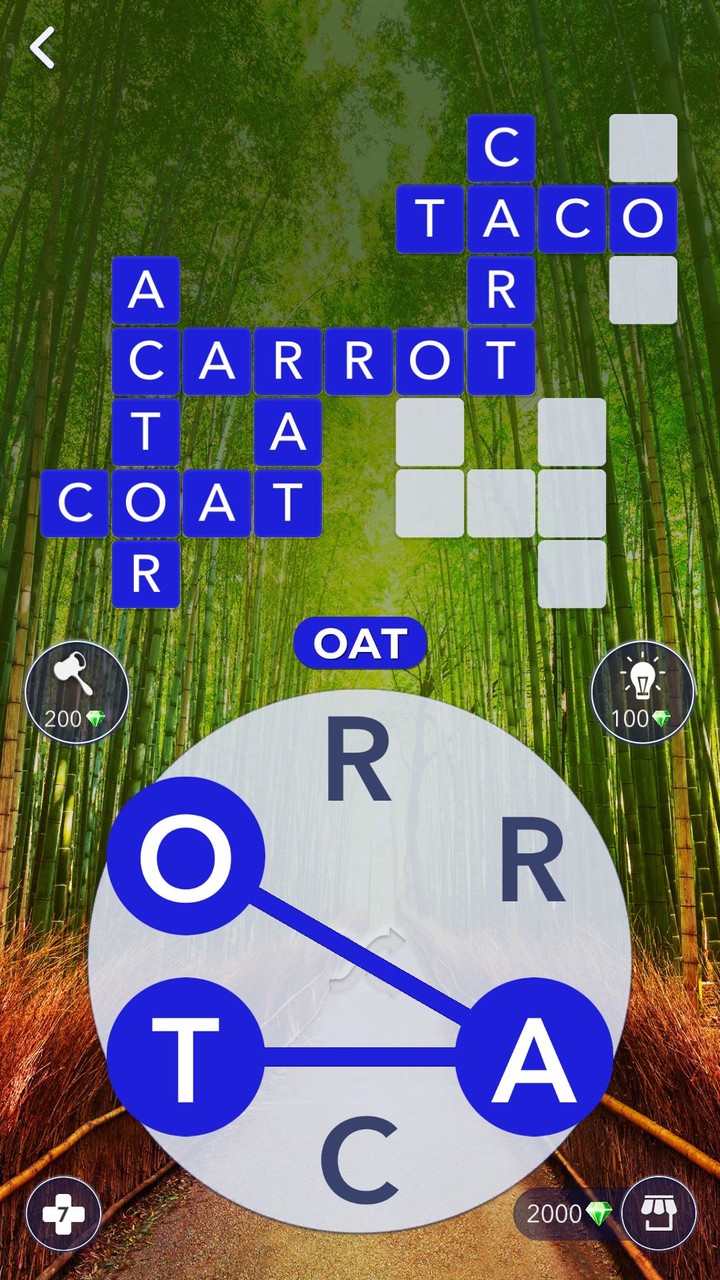Open the gem shop storefront icon
The width and height of the screenshot is (720, 1280).
coord(658,1214)
